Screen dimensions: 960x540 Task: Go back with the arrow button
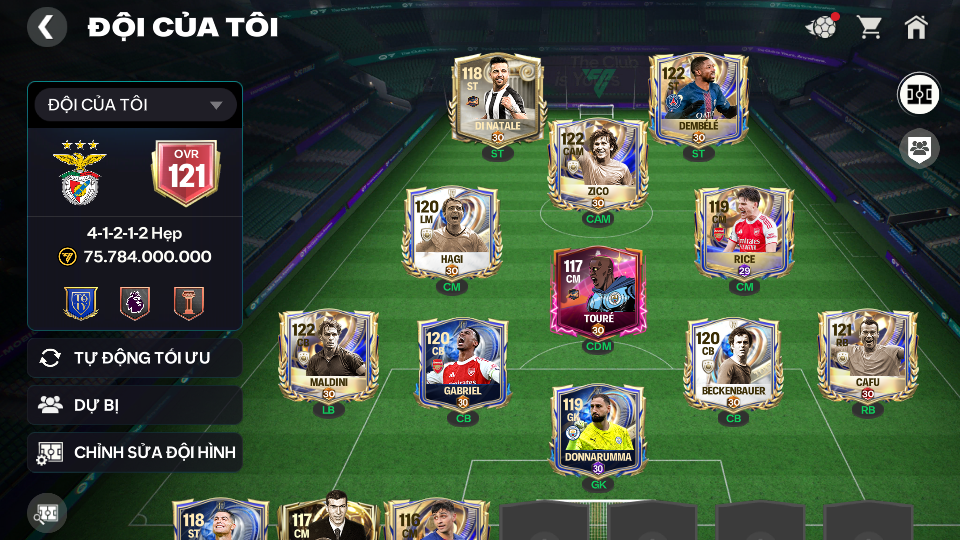(46, 27)
